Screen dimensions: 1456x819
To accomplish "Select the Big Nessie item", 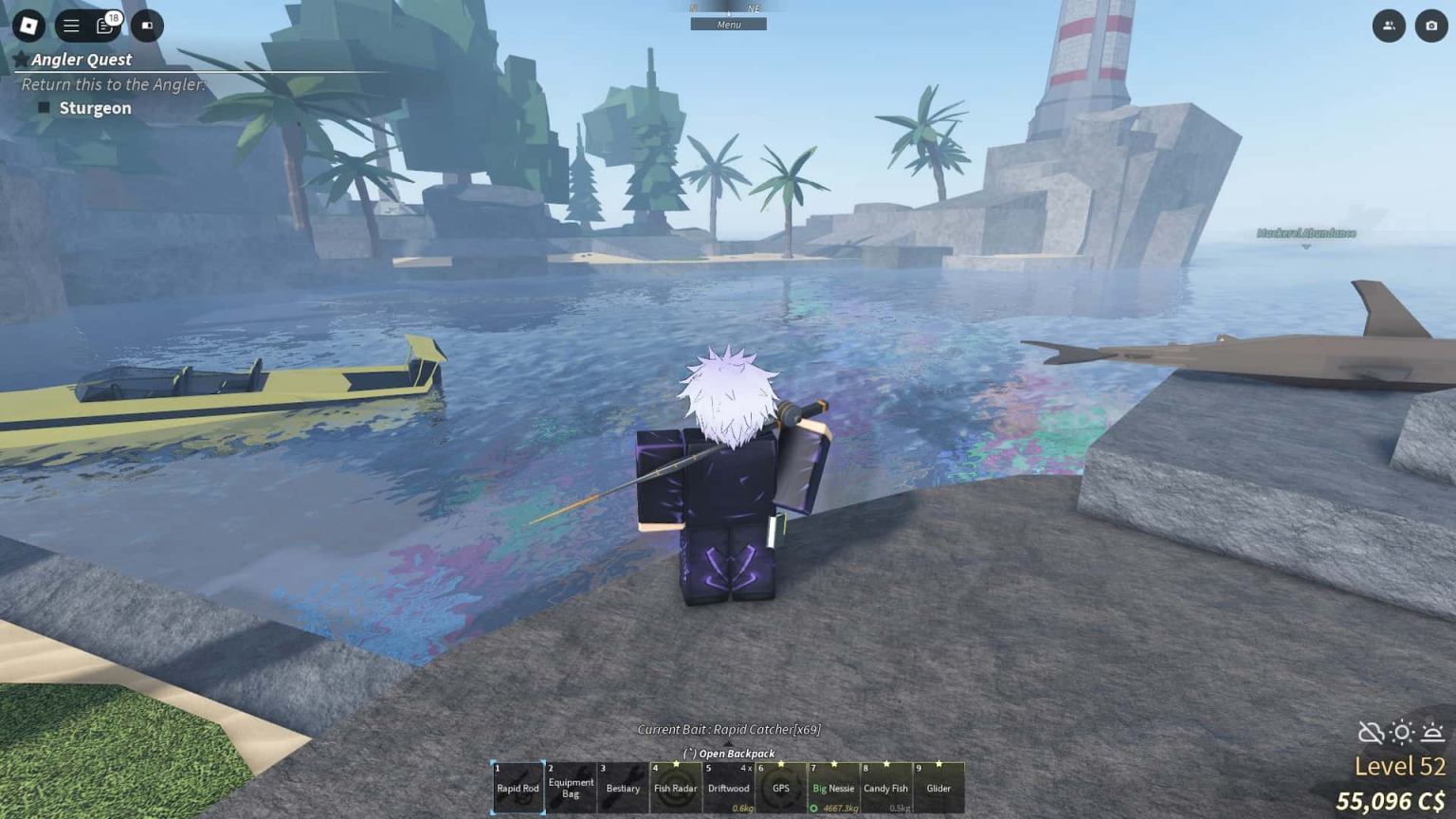I will click(833, 788).
